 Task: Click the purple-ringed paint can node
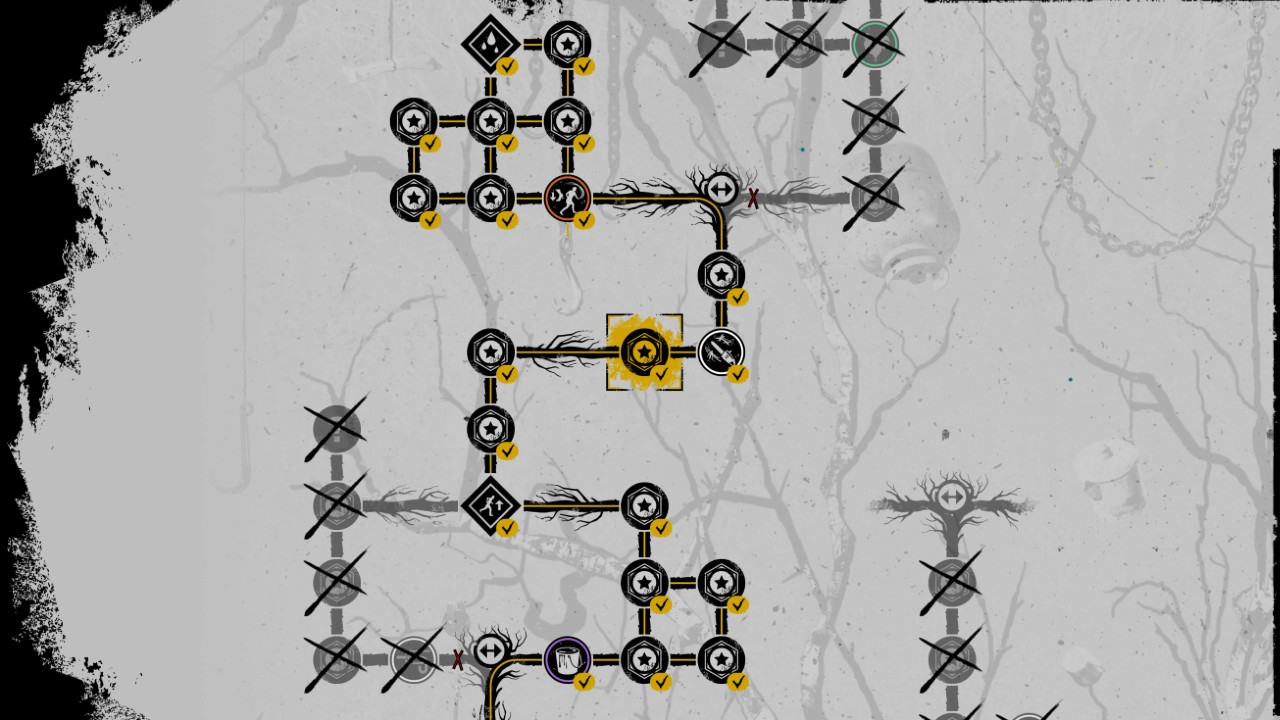click(x=568, y=658)
